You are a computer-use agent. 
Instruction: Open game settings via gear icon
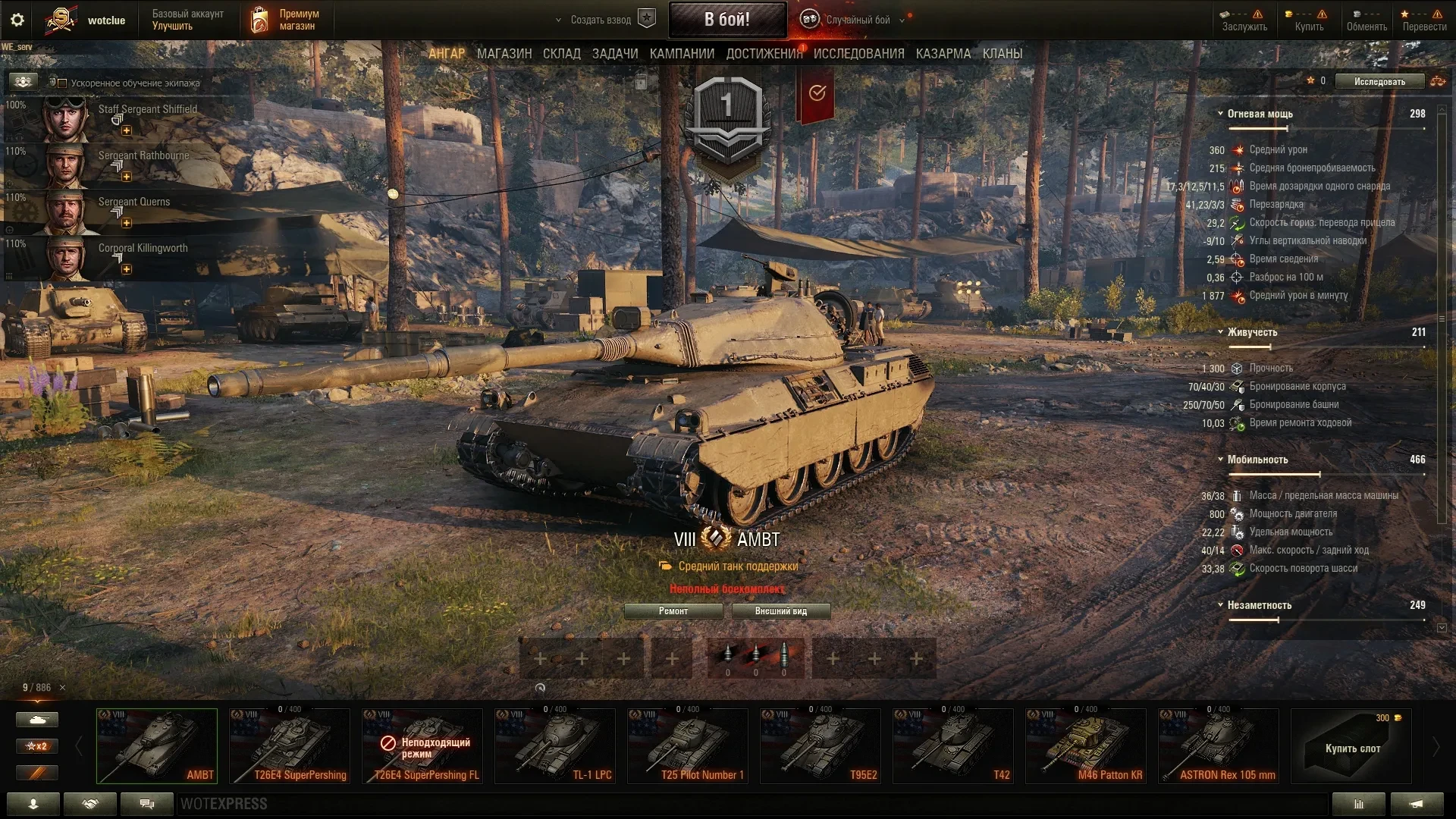pyautogui.click(x=17, y=20)
